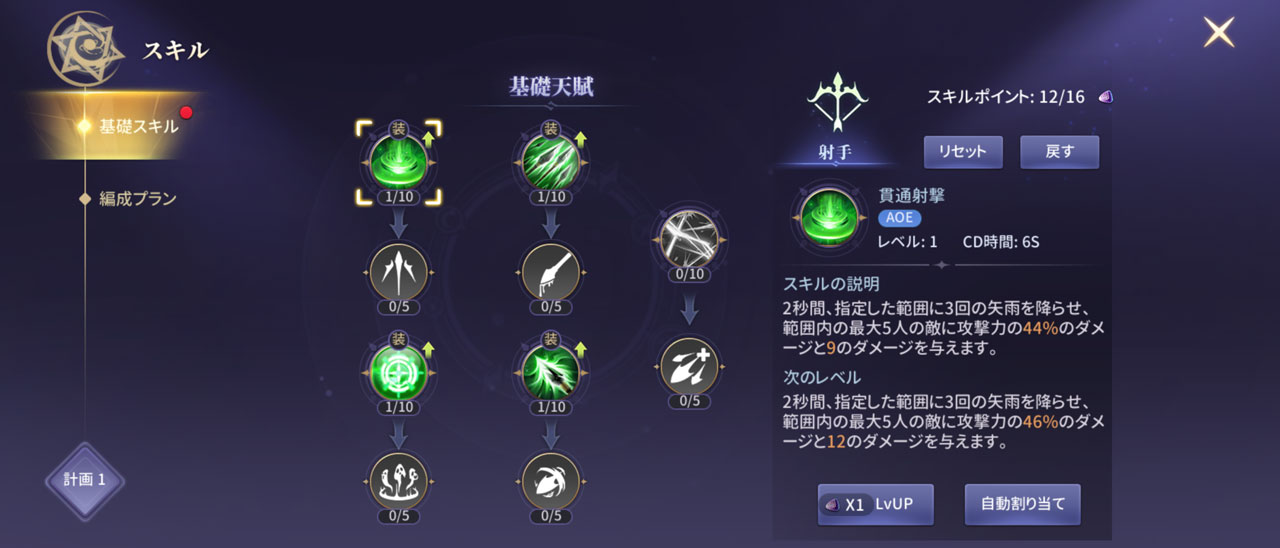The width and height of the screenshot is (1280, 548).
Task: Select the 計画 1 diamond button
Action: (85, 480)
